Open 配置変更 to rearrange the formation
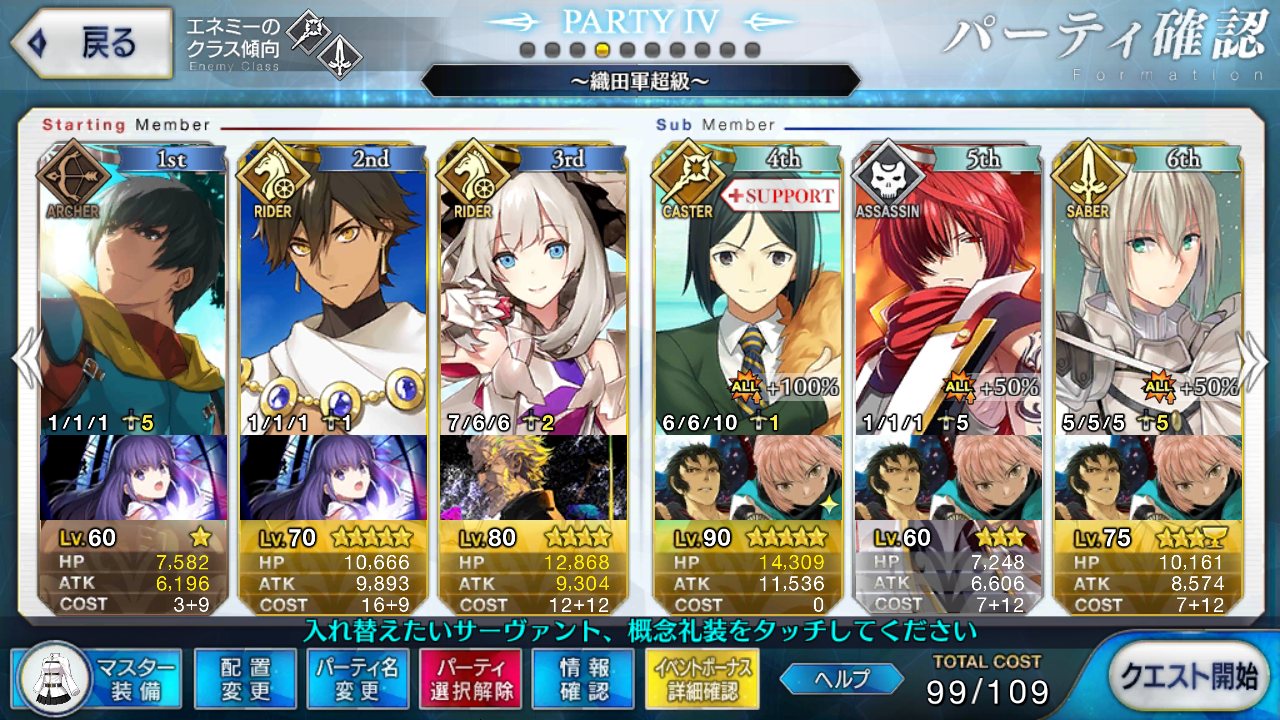The image size is (1280, 720). tap(246, 678)
